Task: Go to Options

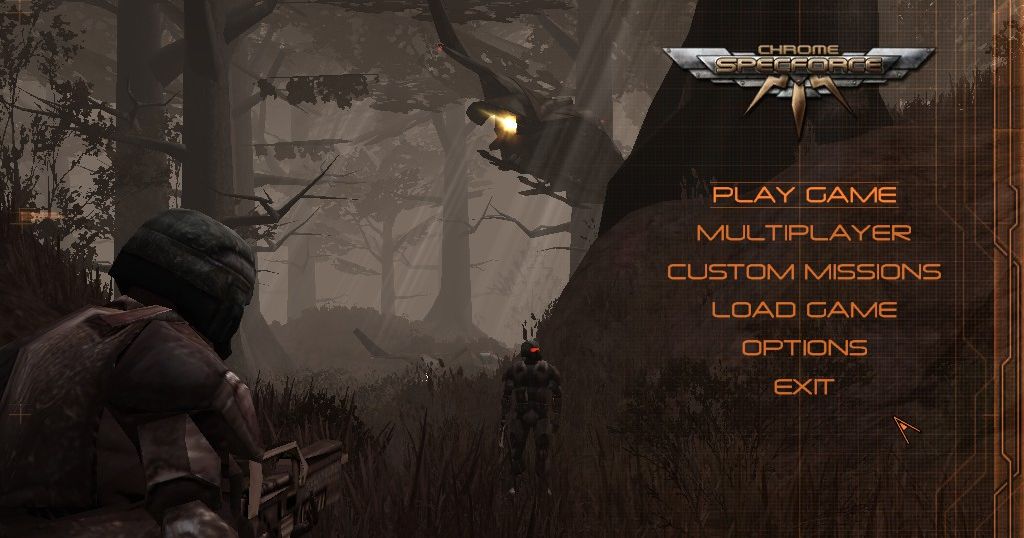Action: pyautogui.click(x=804, y=348)
